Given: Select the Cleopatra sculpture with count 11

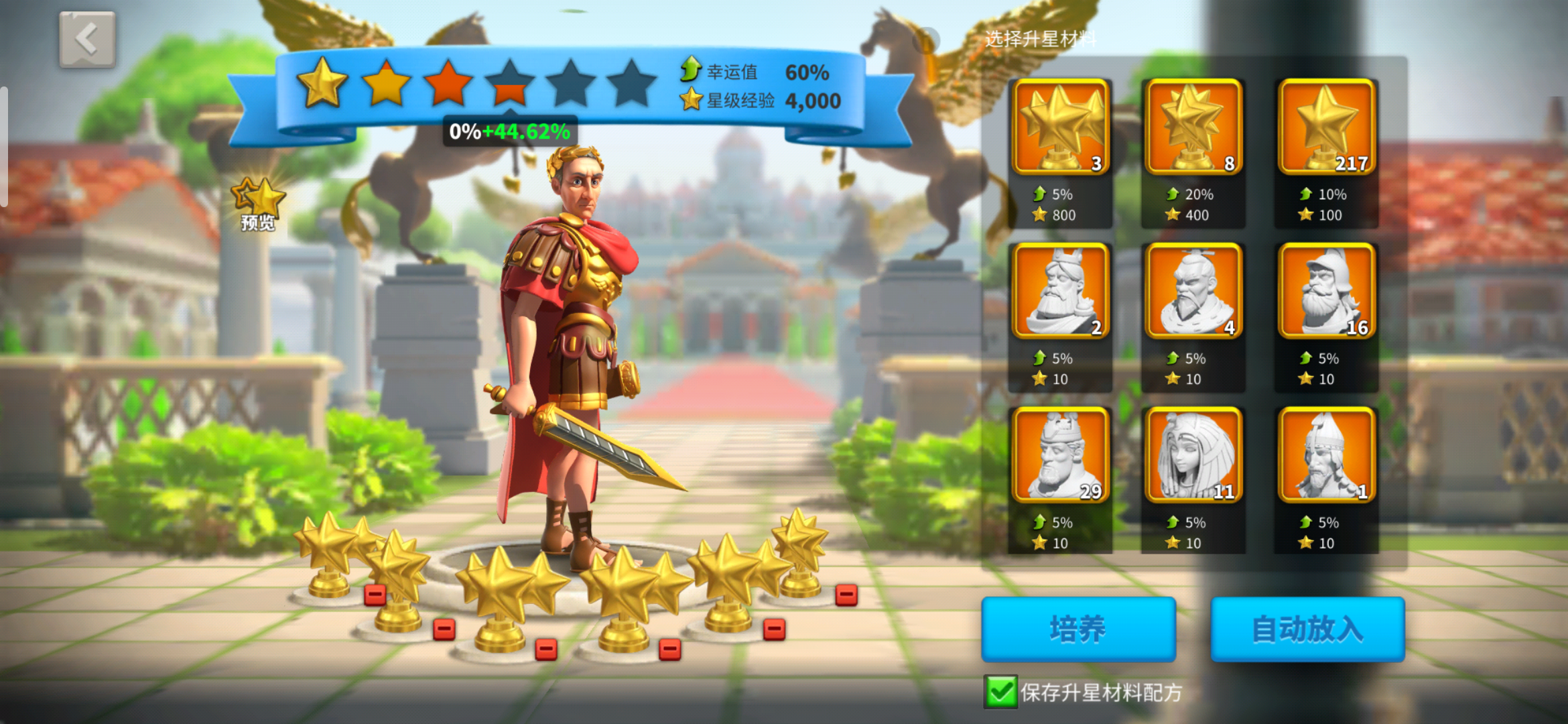Looking at the screenshot, I should point(1193,455).
